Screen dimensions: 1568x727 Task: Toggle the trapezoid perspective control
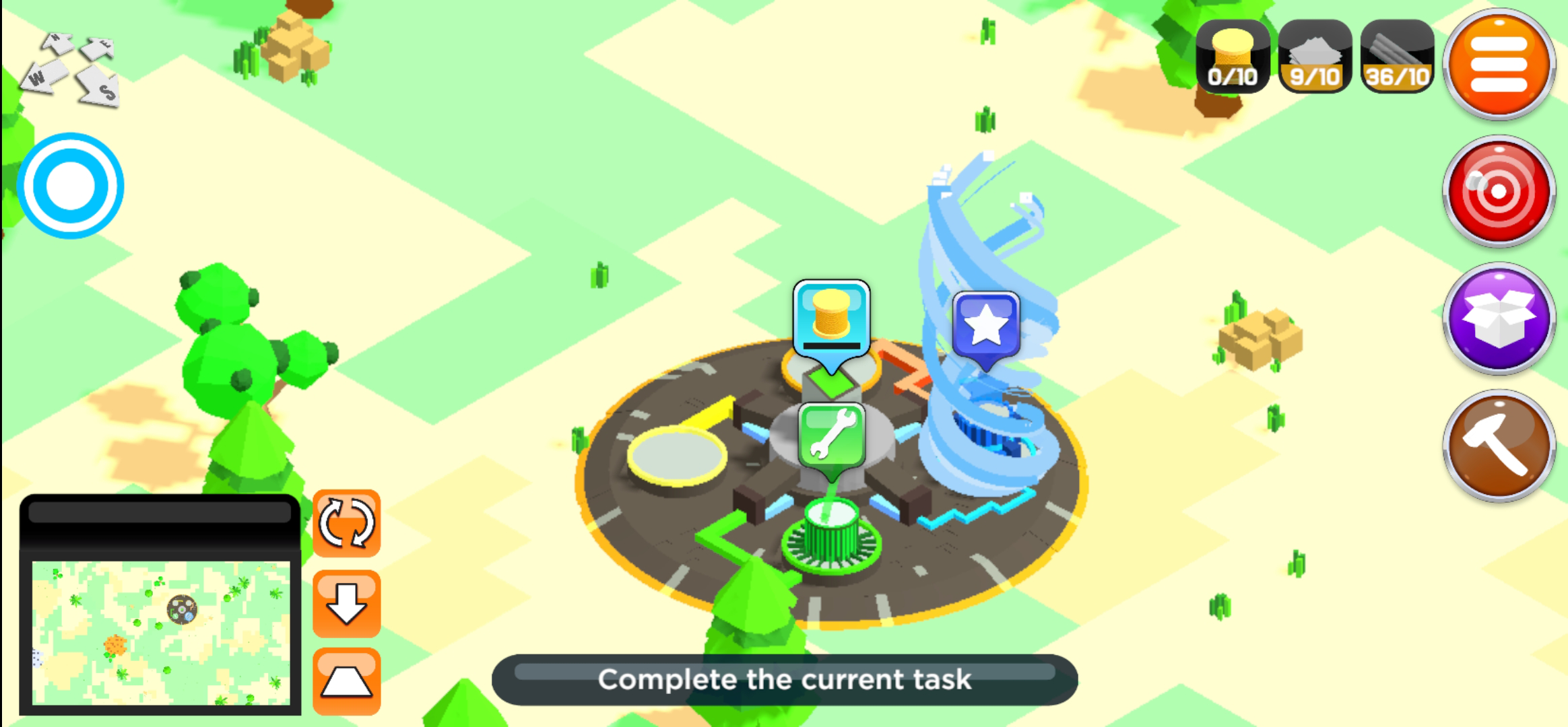348,680
